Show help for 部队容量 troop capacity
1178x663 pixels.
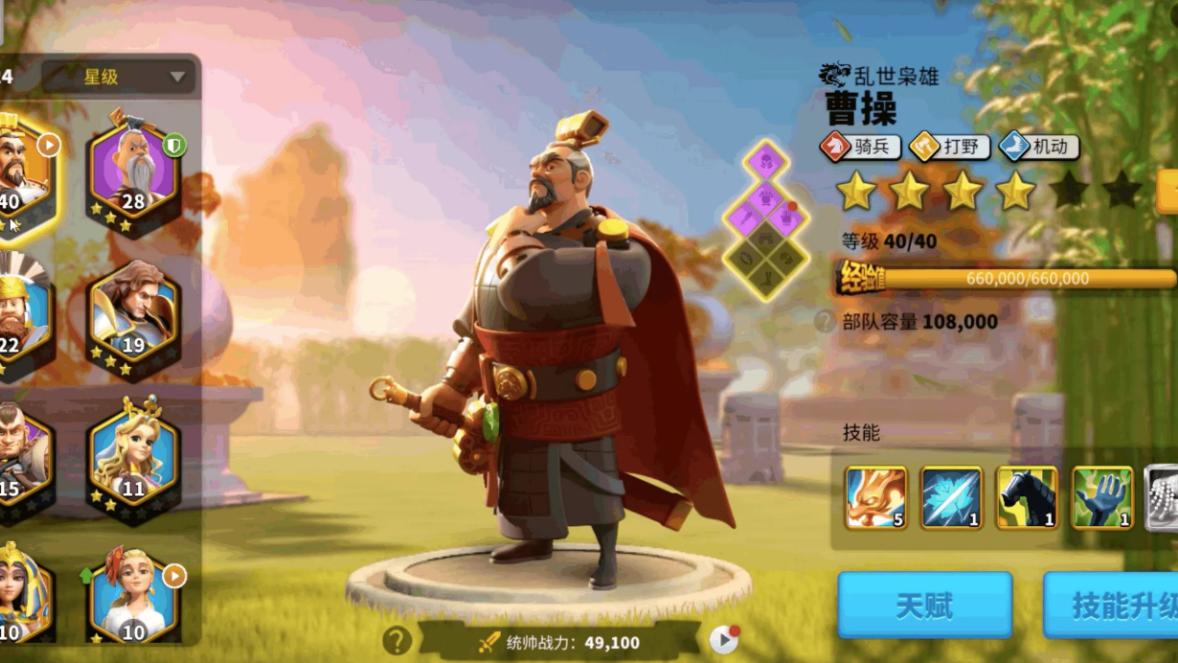pos(825,322)
